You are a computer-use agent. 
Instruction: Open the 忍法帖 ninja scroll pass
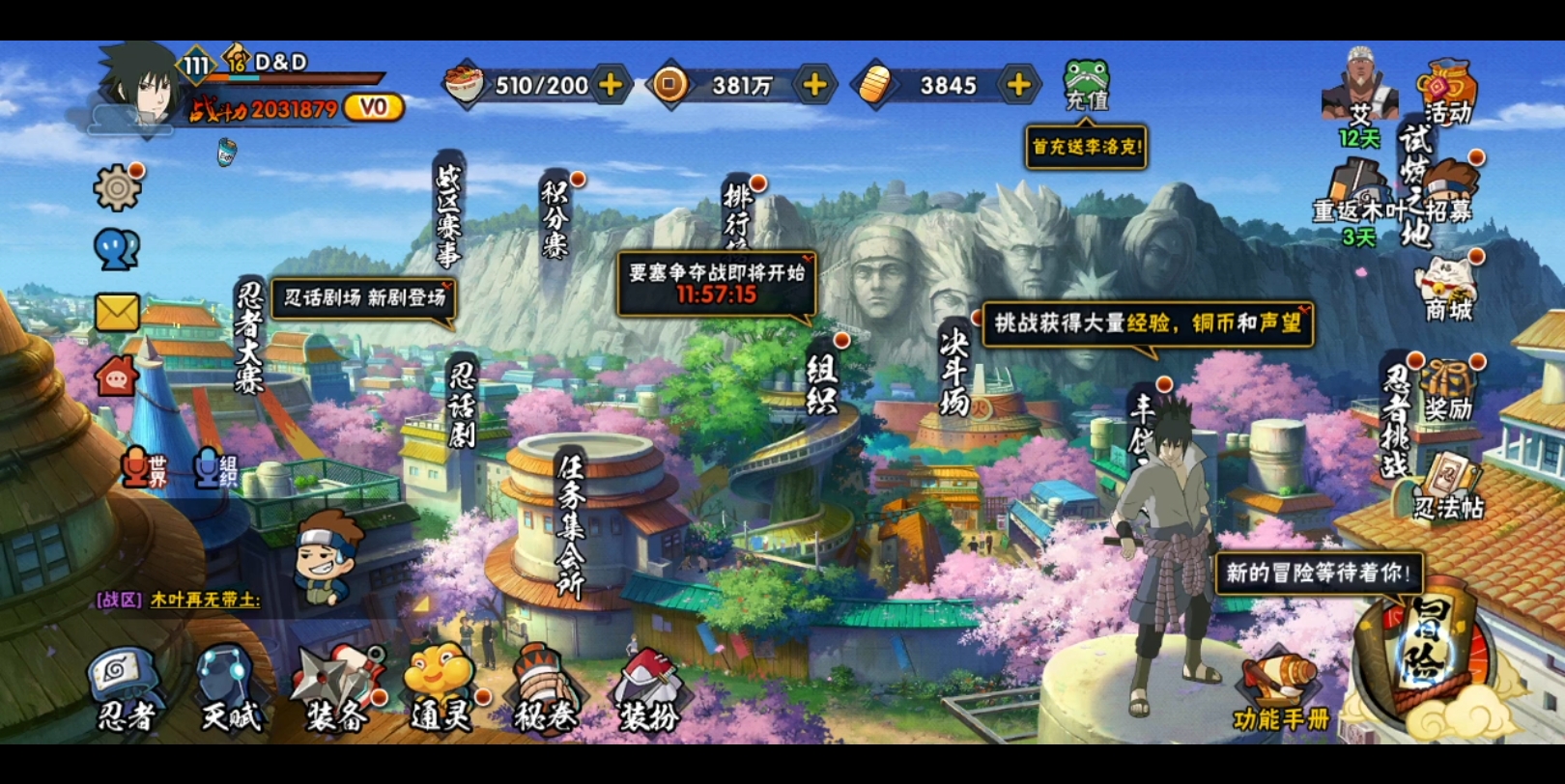[1447, 487]
